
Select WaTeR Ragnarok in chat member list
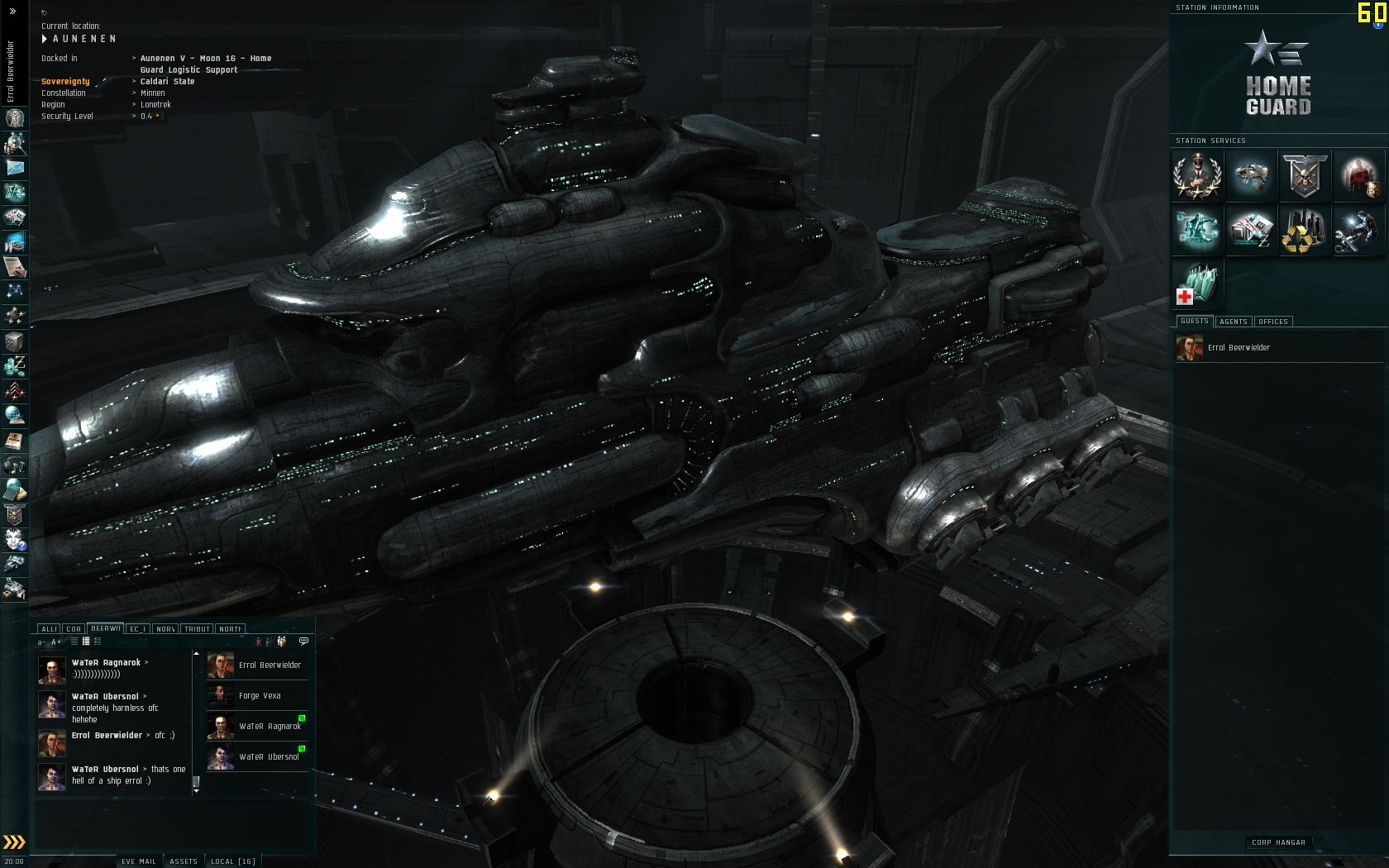click(270, 727)
